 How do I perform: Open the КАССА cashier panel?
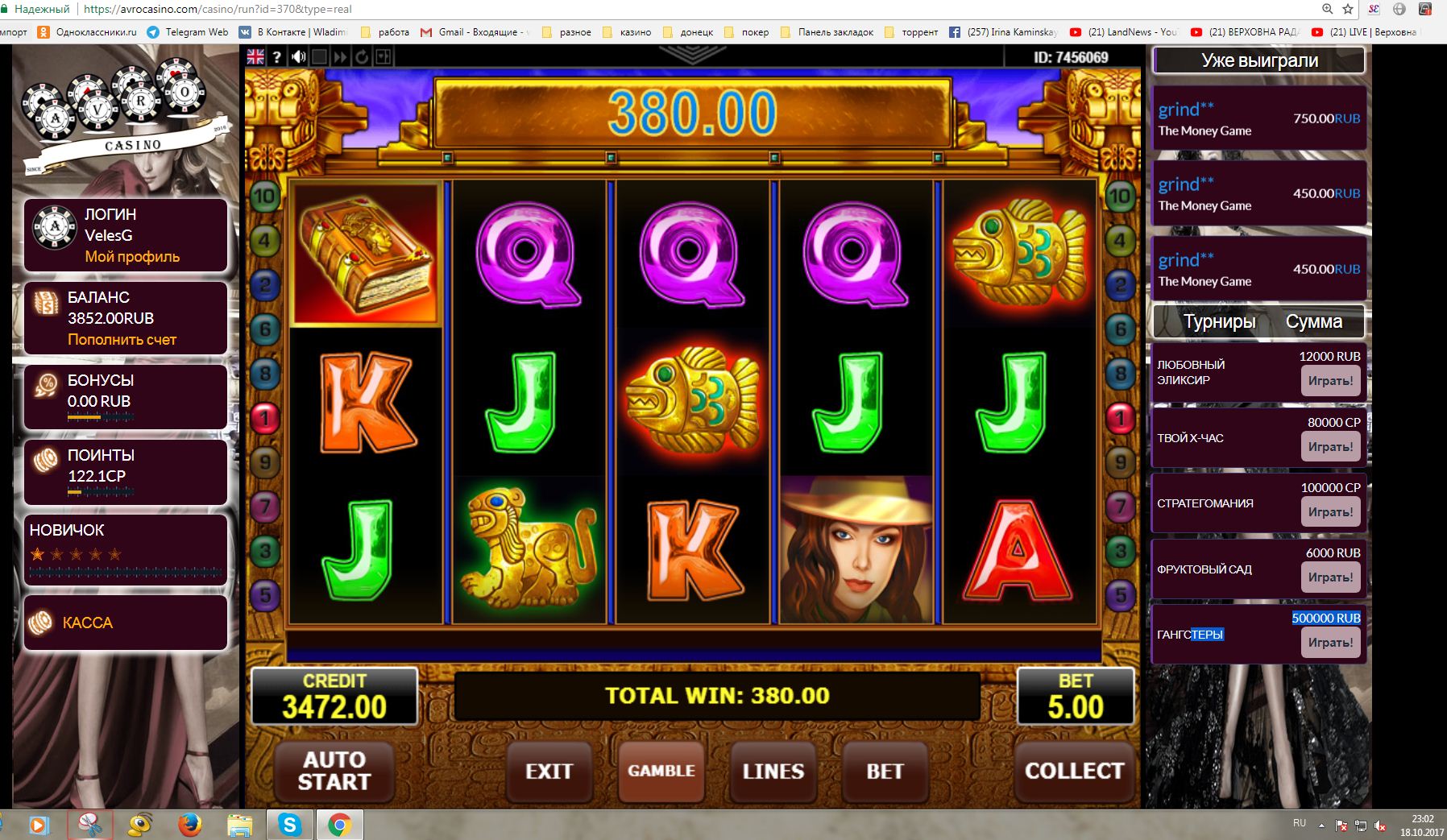87,623
